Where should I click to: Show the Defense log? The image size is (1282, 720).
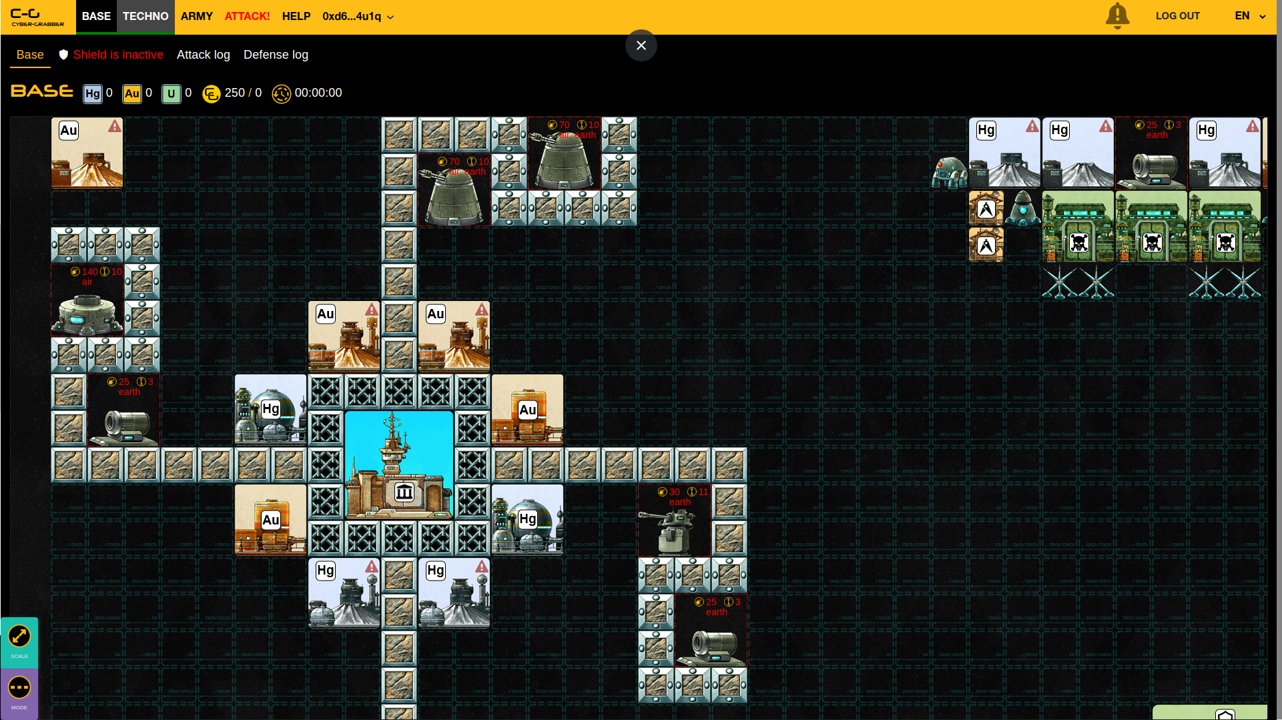275,55
